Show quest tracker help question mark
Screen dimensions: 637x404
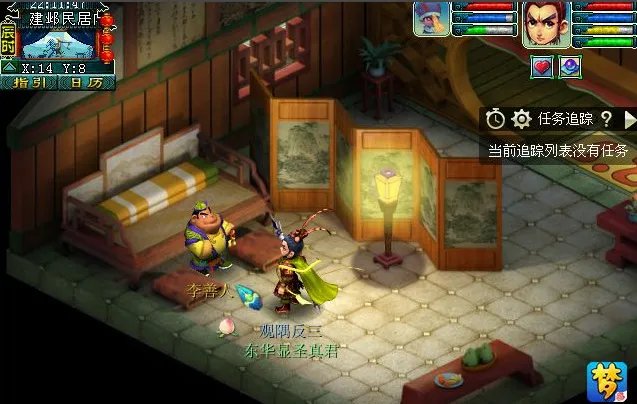(606, 119)
